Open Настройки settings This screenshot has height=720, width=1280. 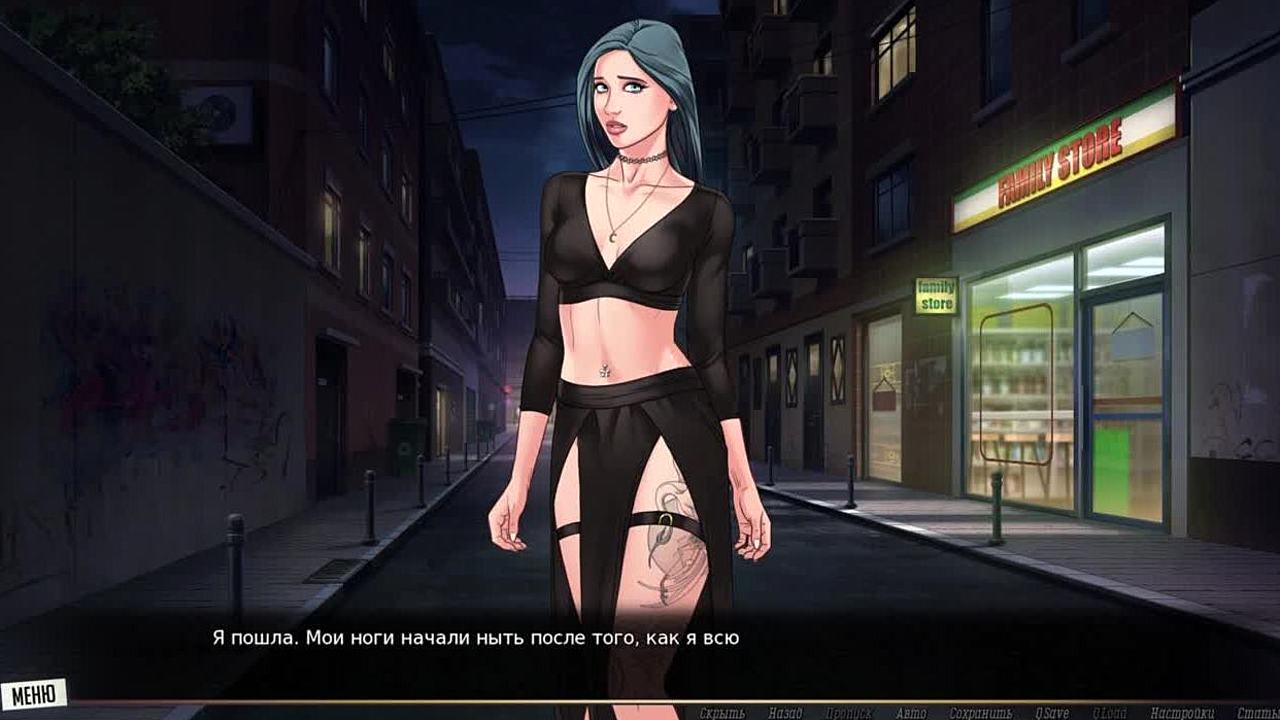(x=1181, y=713)
